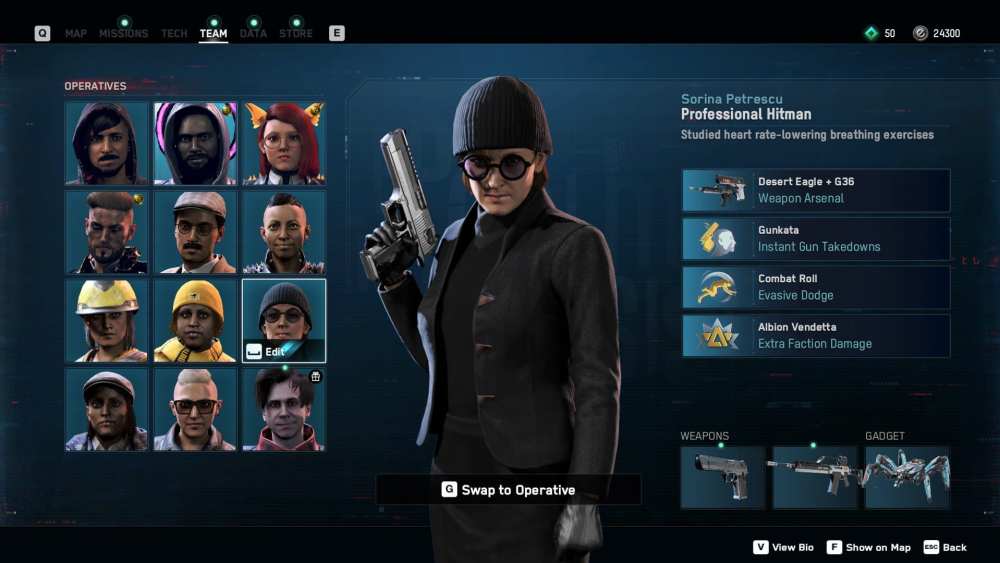The width and height of the screenshot is (1000, 563).
Task: Choose the G36 rifle weapon slot
Action: (814, 477)
